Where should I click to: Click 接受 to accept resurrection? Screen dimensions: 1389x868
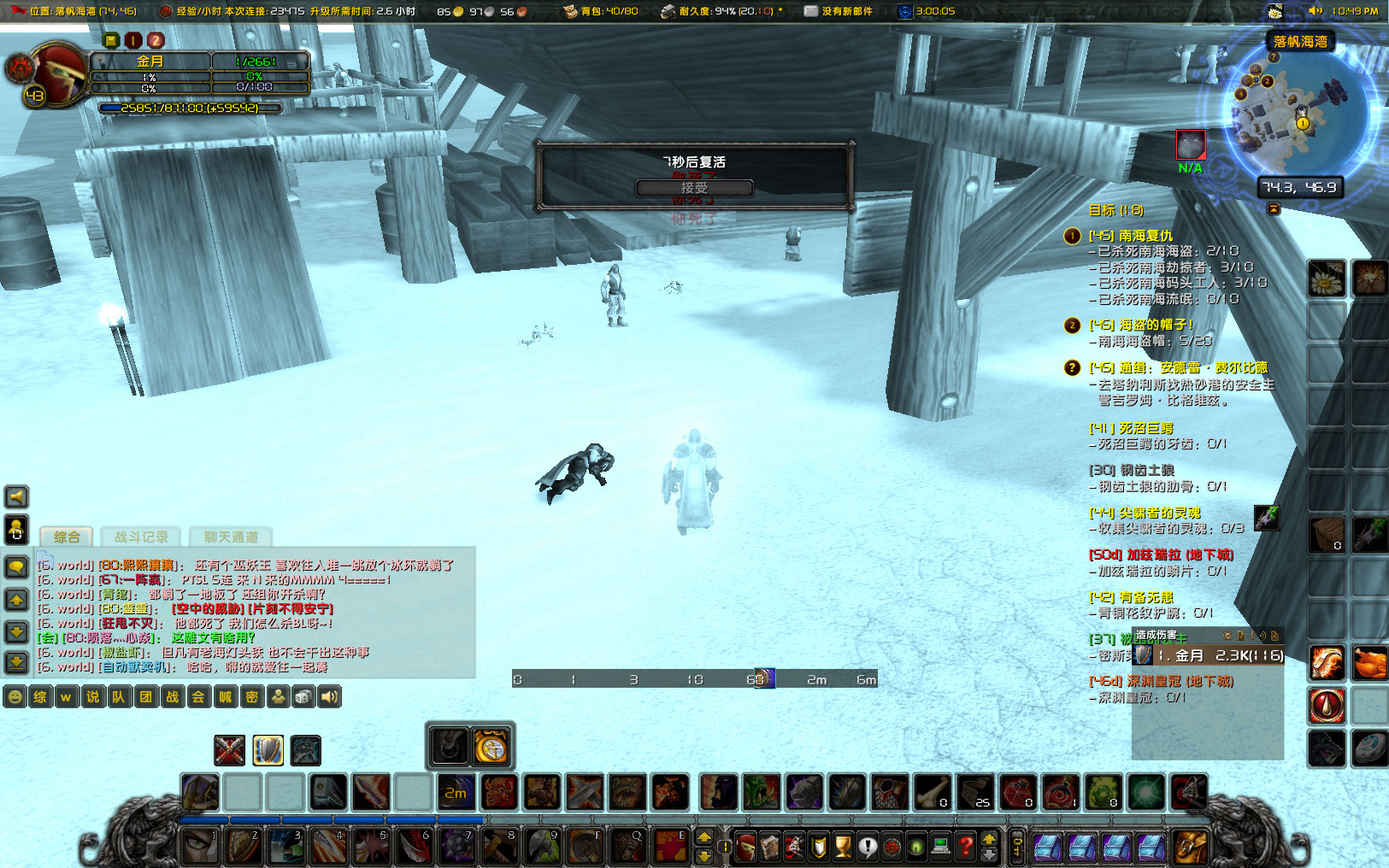tap(694, 188)
